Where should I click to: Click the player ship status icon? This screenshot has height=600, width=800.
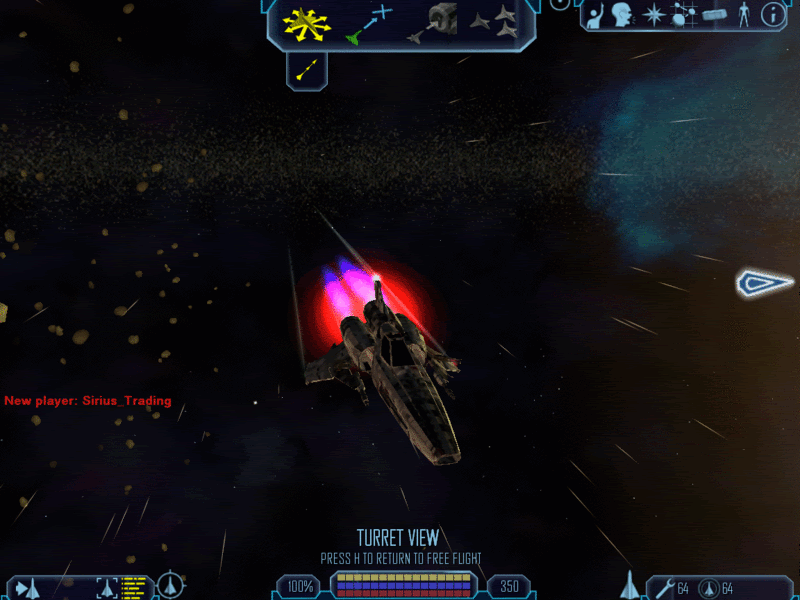click(x=631, y=585)
